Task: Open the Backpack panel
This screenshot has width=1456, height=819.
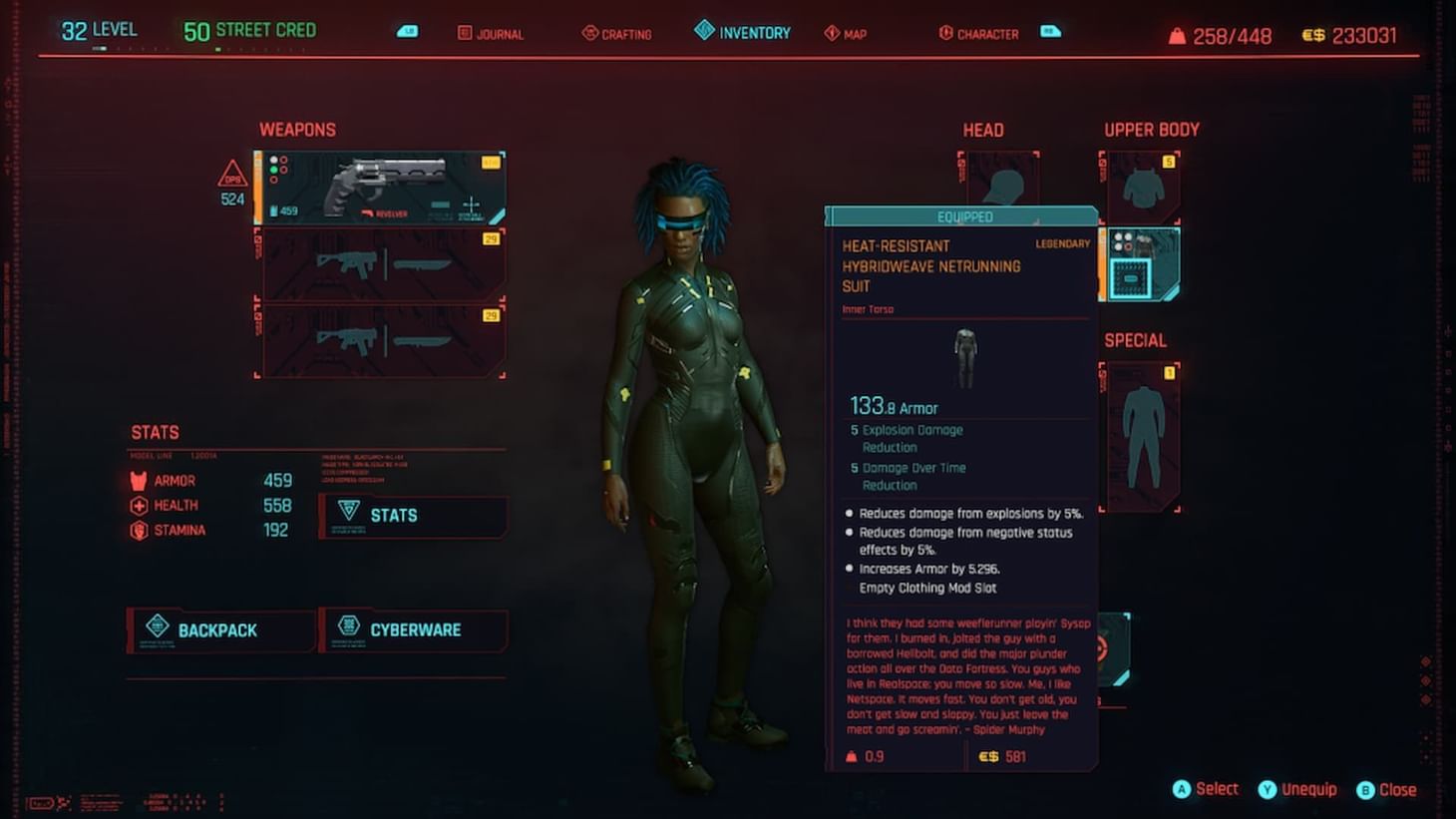Action: point(217,629)
